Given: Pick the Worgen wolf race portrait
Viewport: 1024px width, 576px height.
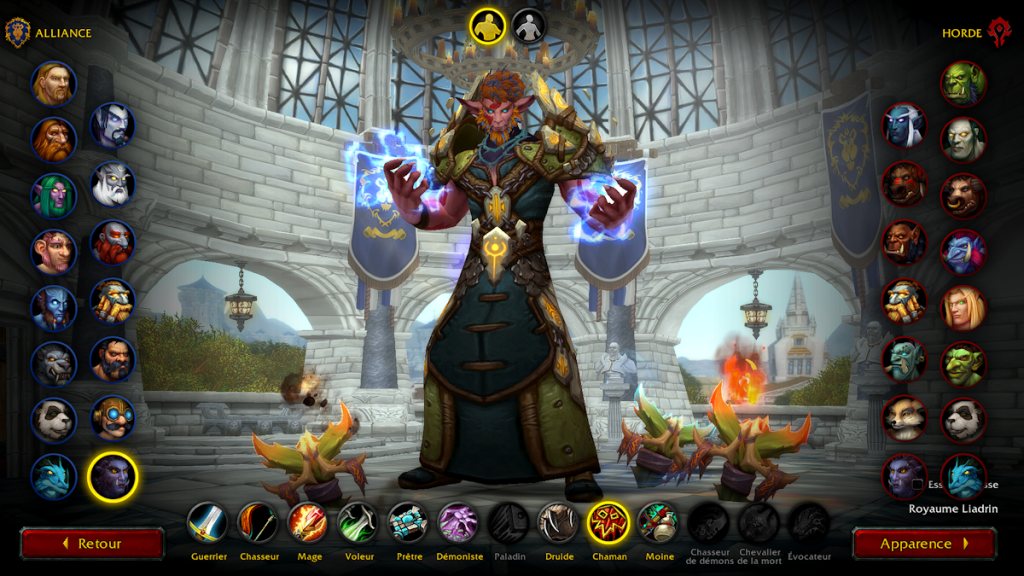Looking at the screenshot, I should [x=53, y=363].
